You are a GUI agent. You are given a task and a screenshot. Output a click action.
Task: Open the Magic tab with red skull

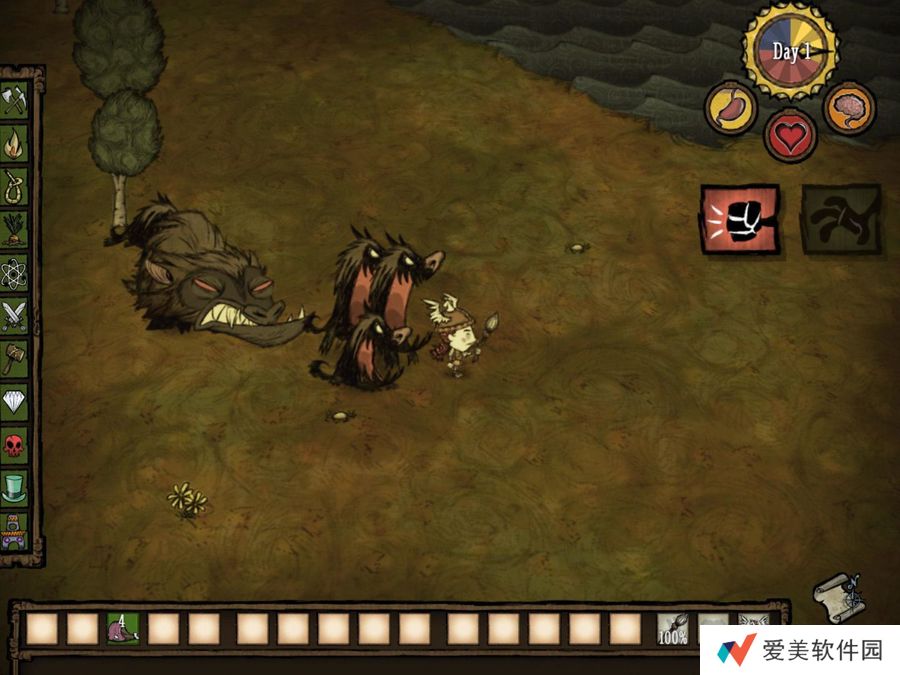[x=15, y=443]
